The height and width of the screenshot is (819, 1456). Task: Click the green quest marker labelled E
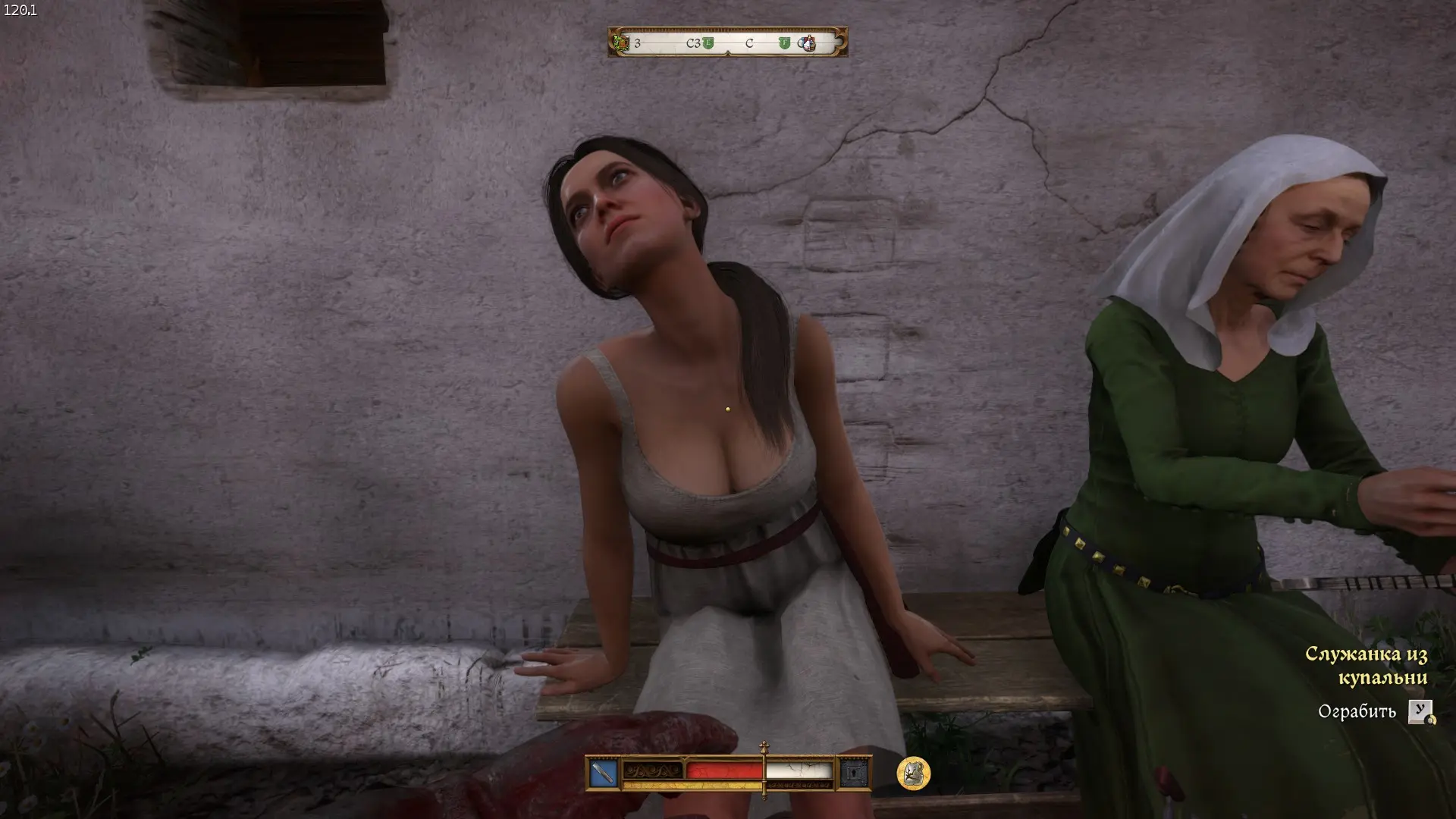pos(708,43)
